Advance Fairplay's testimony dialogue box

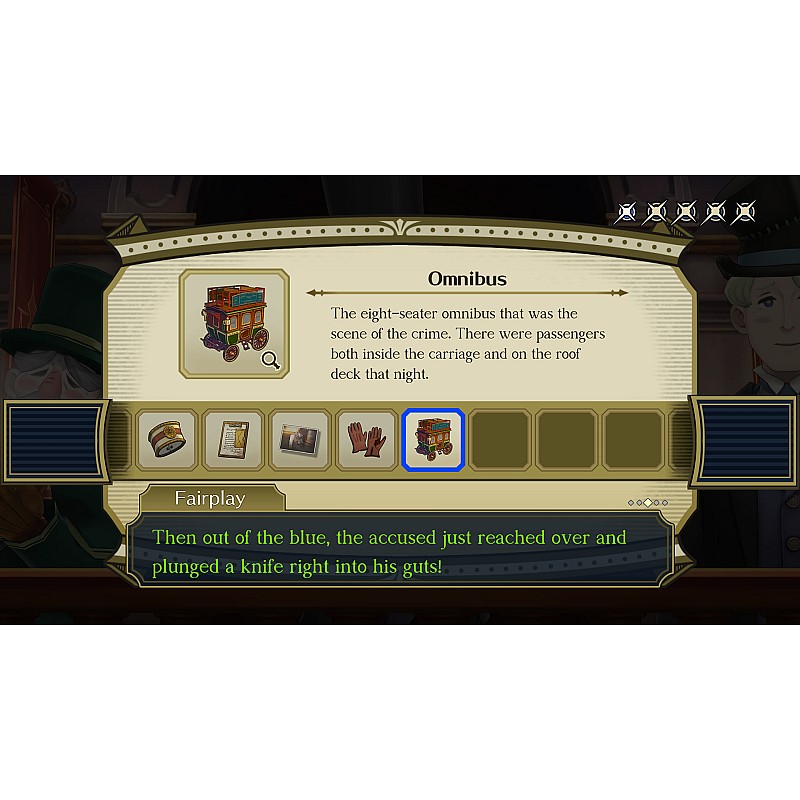(x=400, y=550)
